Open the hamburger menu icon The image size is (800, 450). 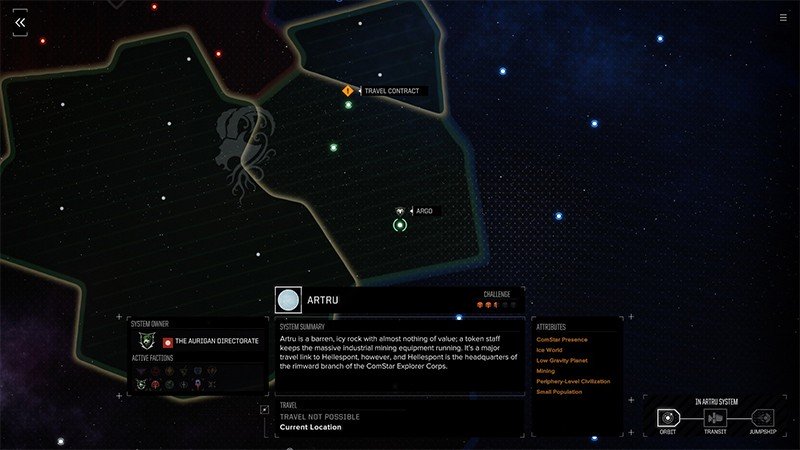click(782, 17)
